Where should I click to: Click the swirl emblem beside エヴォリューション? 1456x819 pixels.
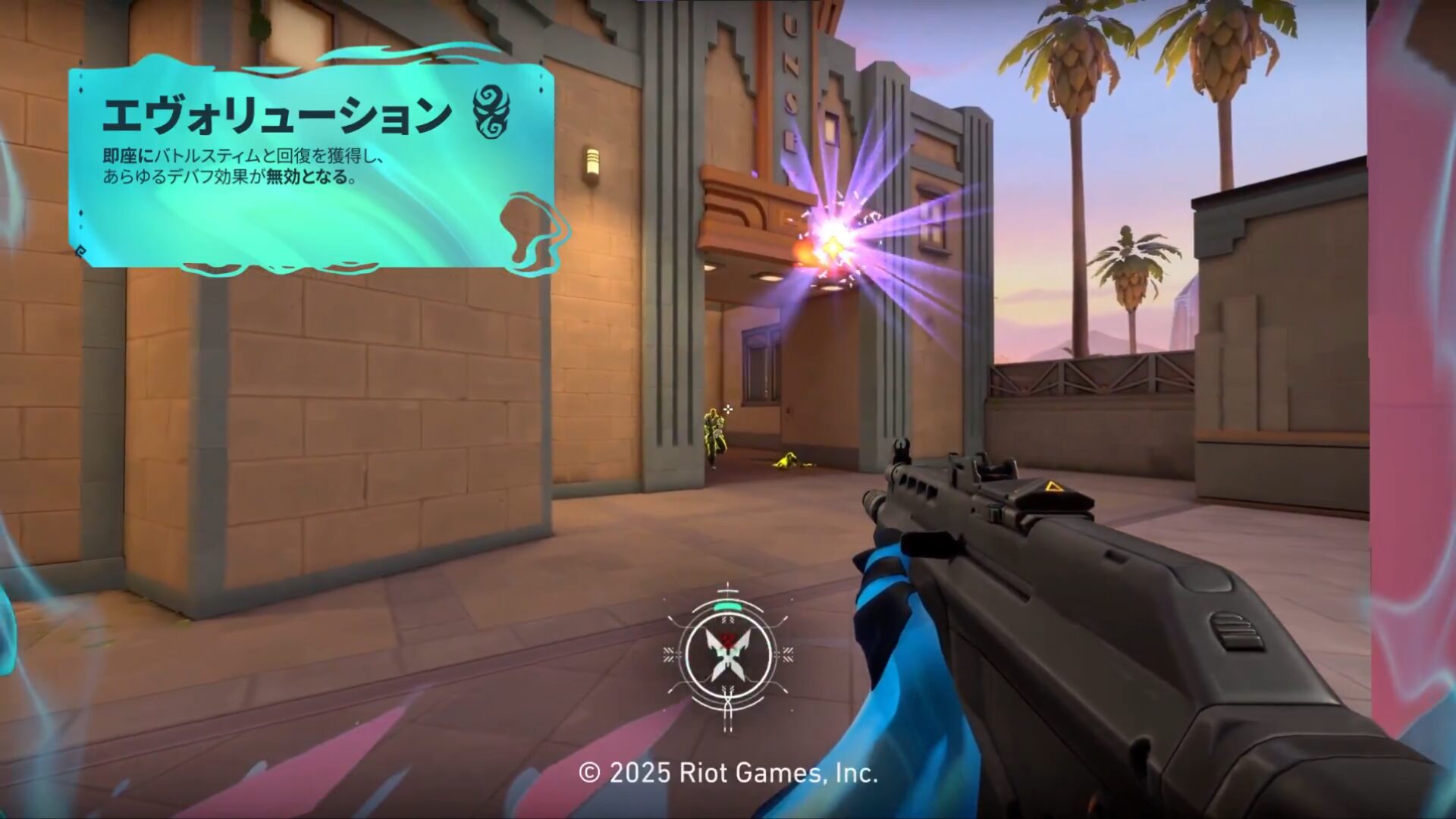coord(491,111)
